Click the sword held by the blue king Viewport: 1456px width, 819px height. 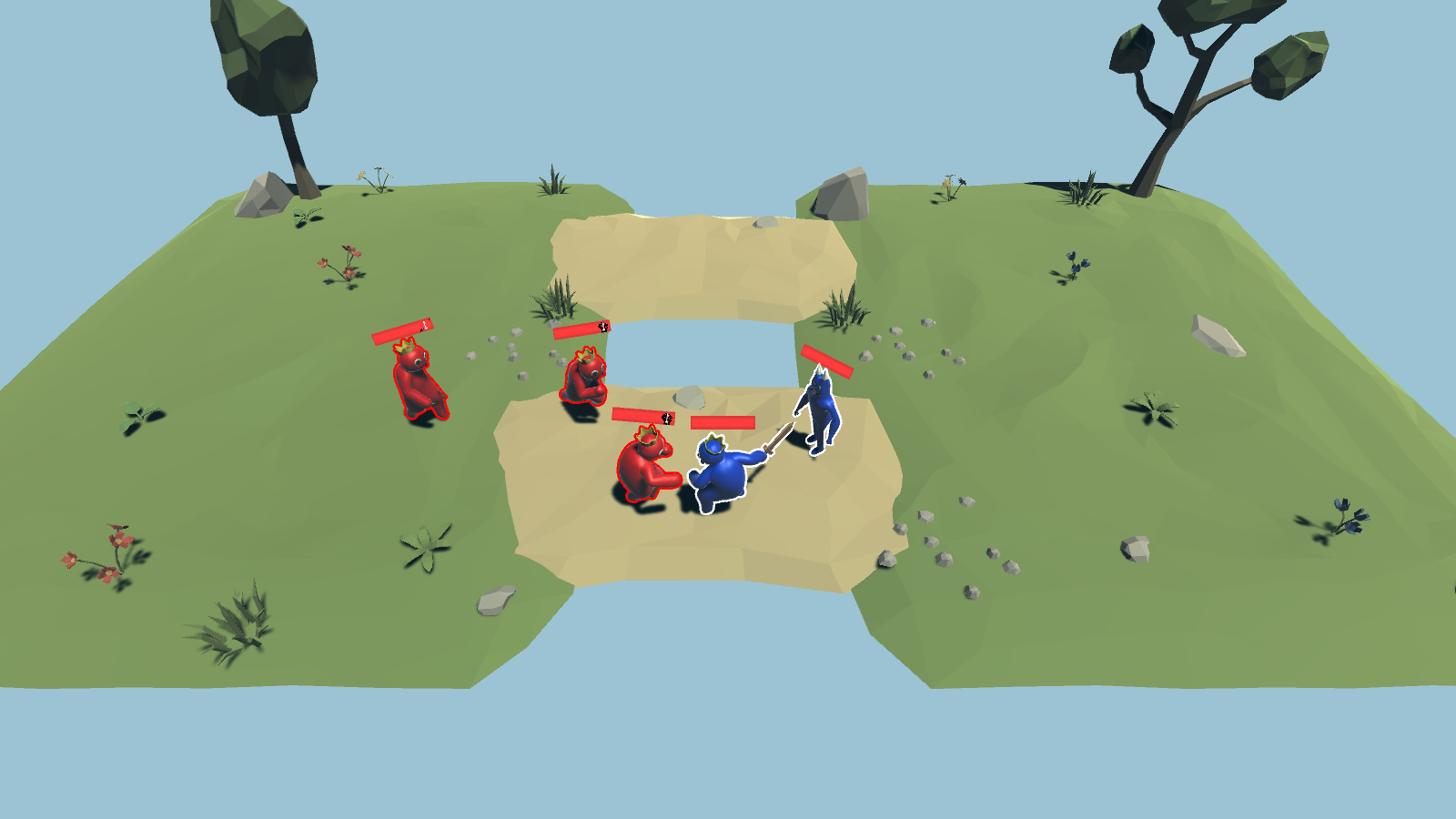point(779,437)
